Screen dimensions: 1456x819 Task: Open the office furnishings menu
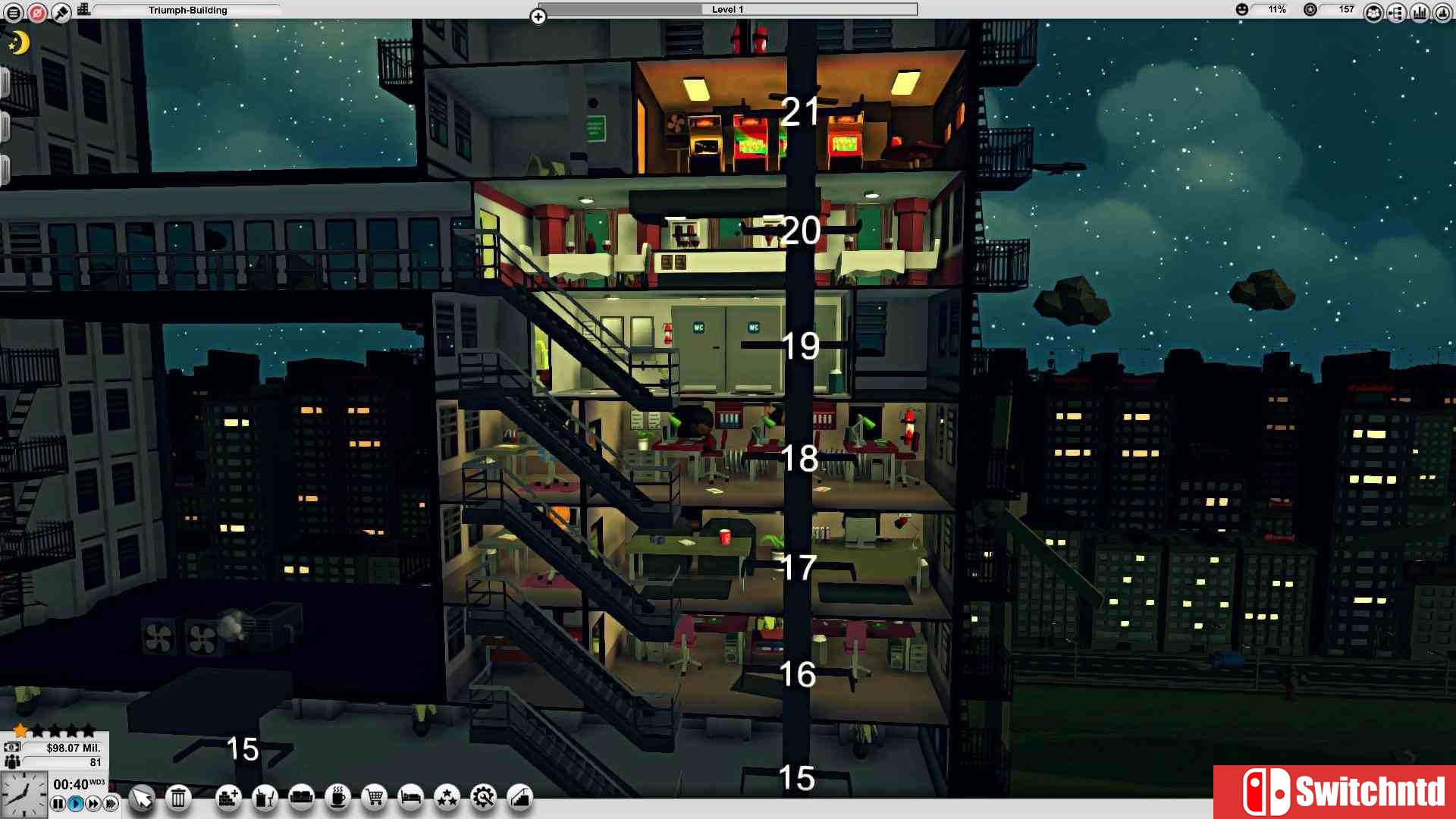pyautogui.click(x=264, y=799)
